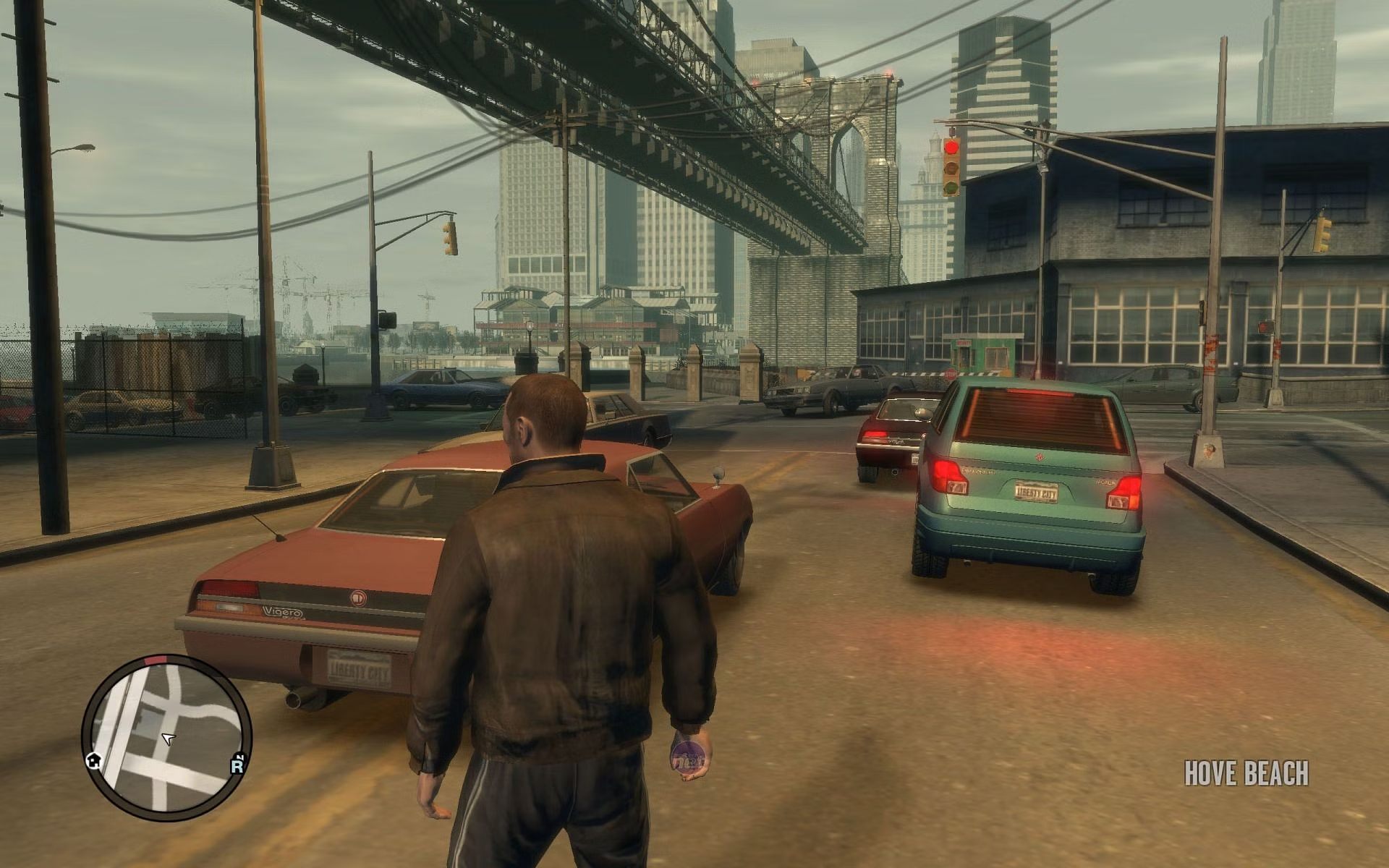Click the N compass marker on the minimap edge
Viewport: 1389px width, 868px height.
pos(240,758)
